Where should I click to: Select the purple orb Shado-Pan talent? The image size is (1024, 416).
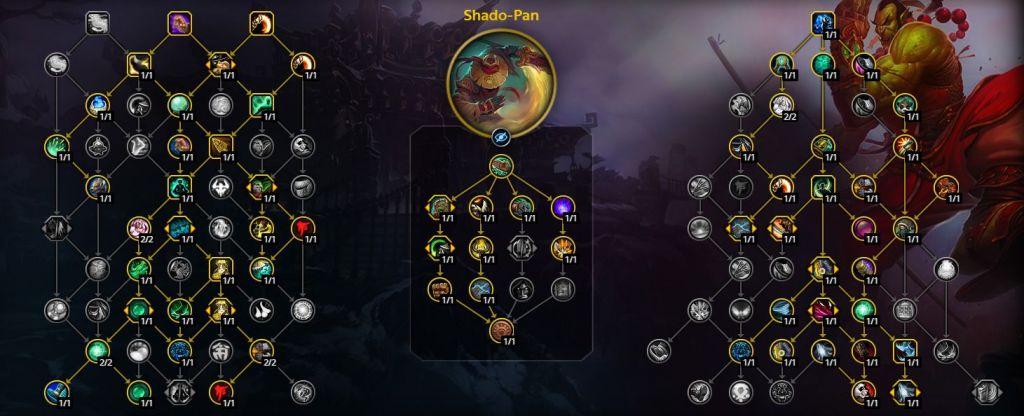pyautogui.click(x=563, y=208)
